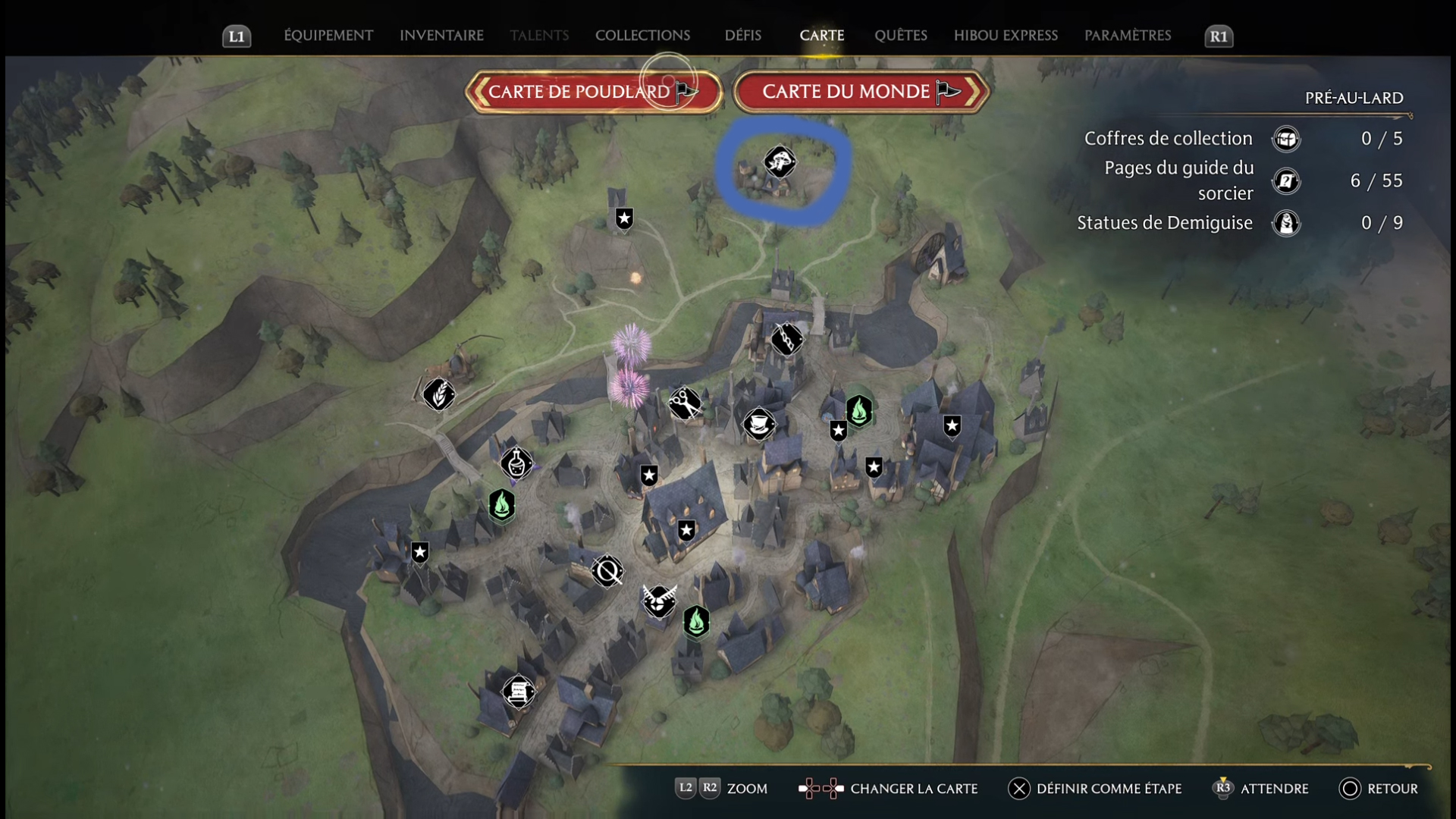Choose the top hat shop marker
This screenshot has height=819, width=1456.
[x=758, y=424]
